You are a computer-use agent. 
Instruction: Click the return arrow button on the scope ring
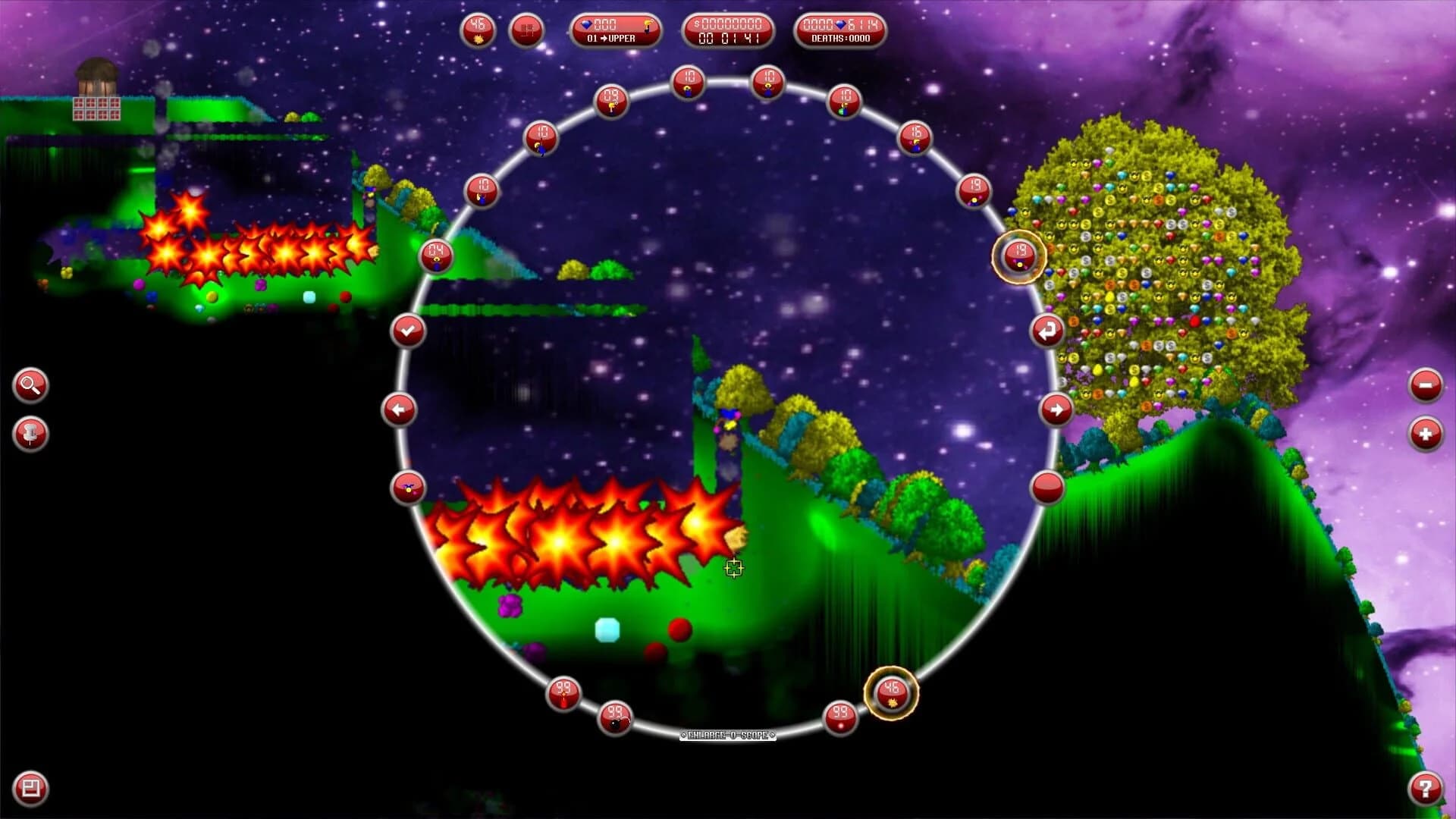click(1047, 331)
